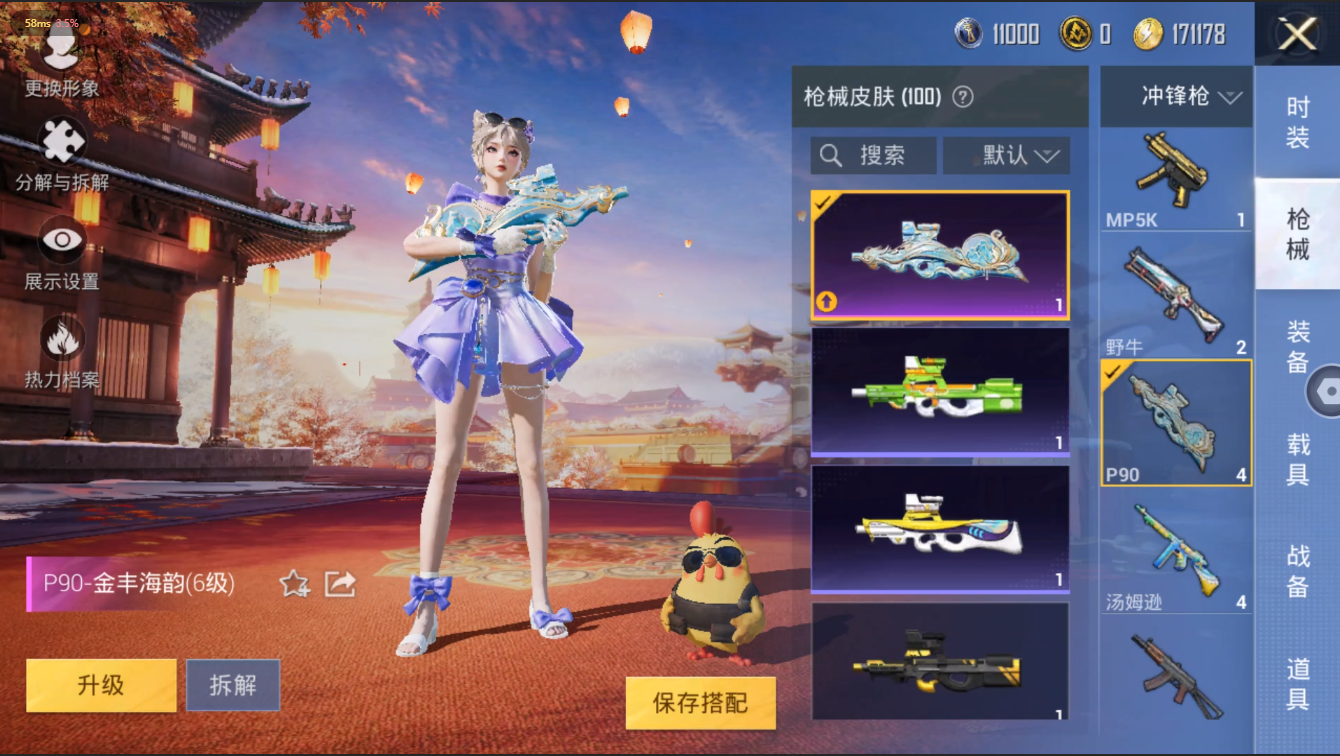Click the 搜索 search field
1340x756 pixels.
873,156
